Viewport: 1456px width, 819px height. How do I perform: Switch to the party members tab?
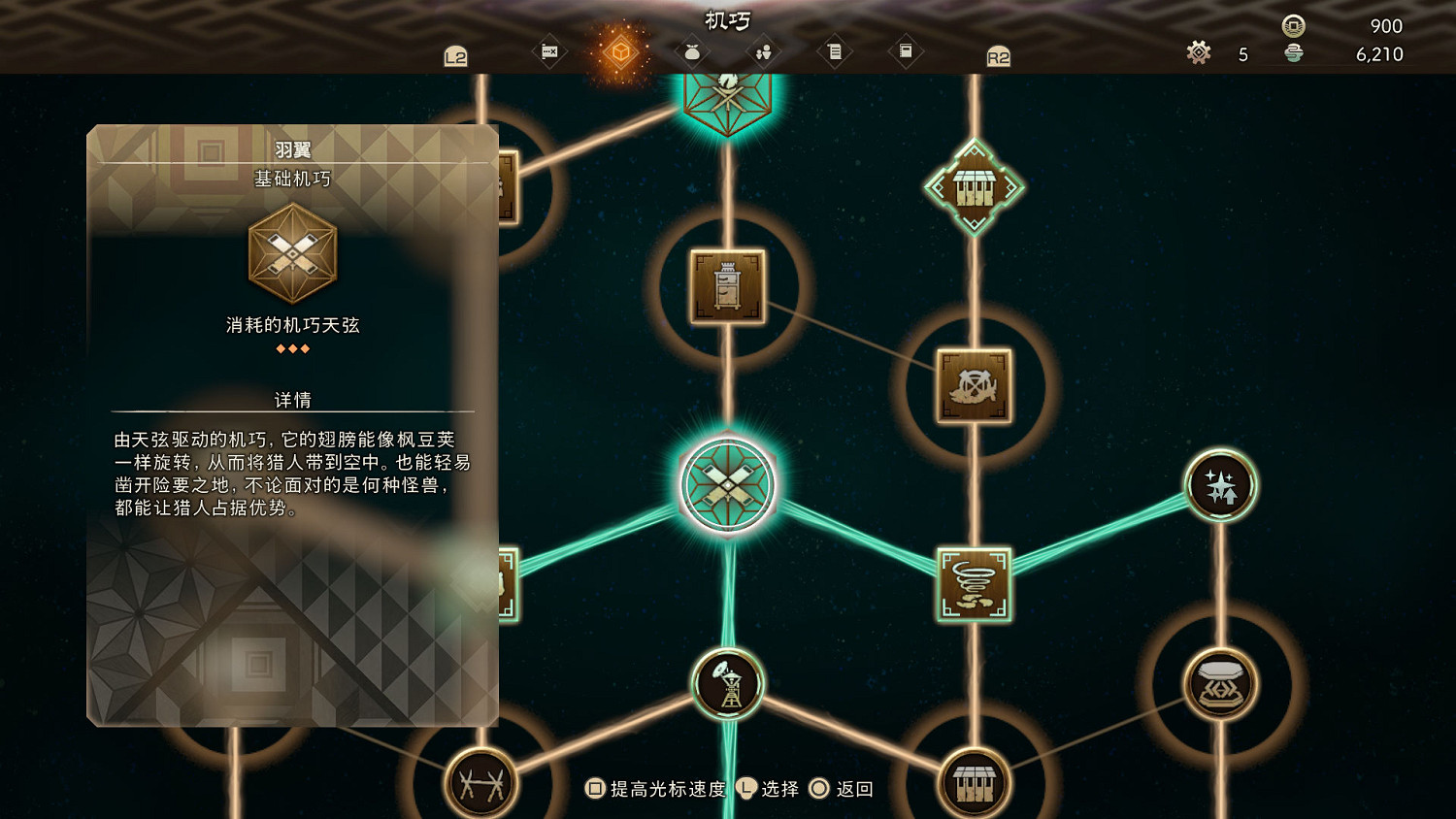[762, 51]
